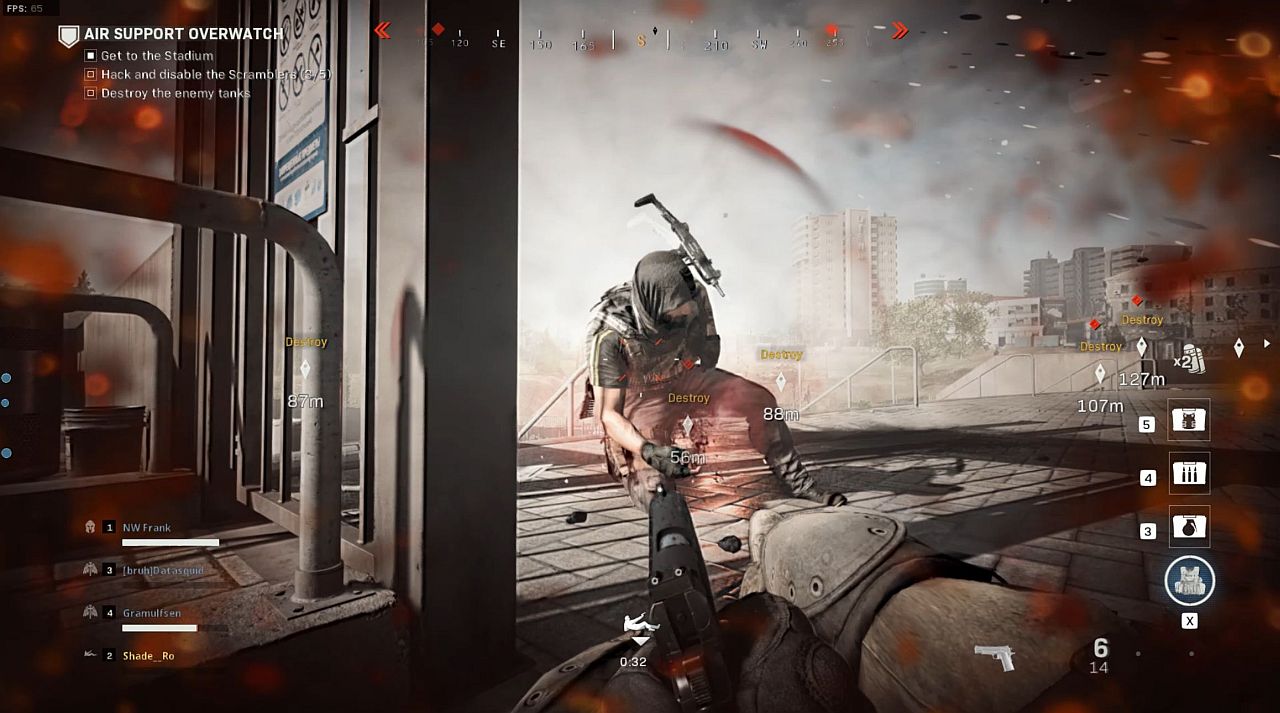
Task: Click the pistol weapon icon
Action: [995, 657]
